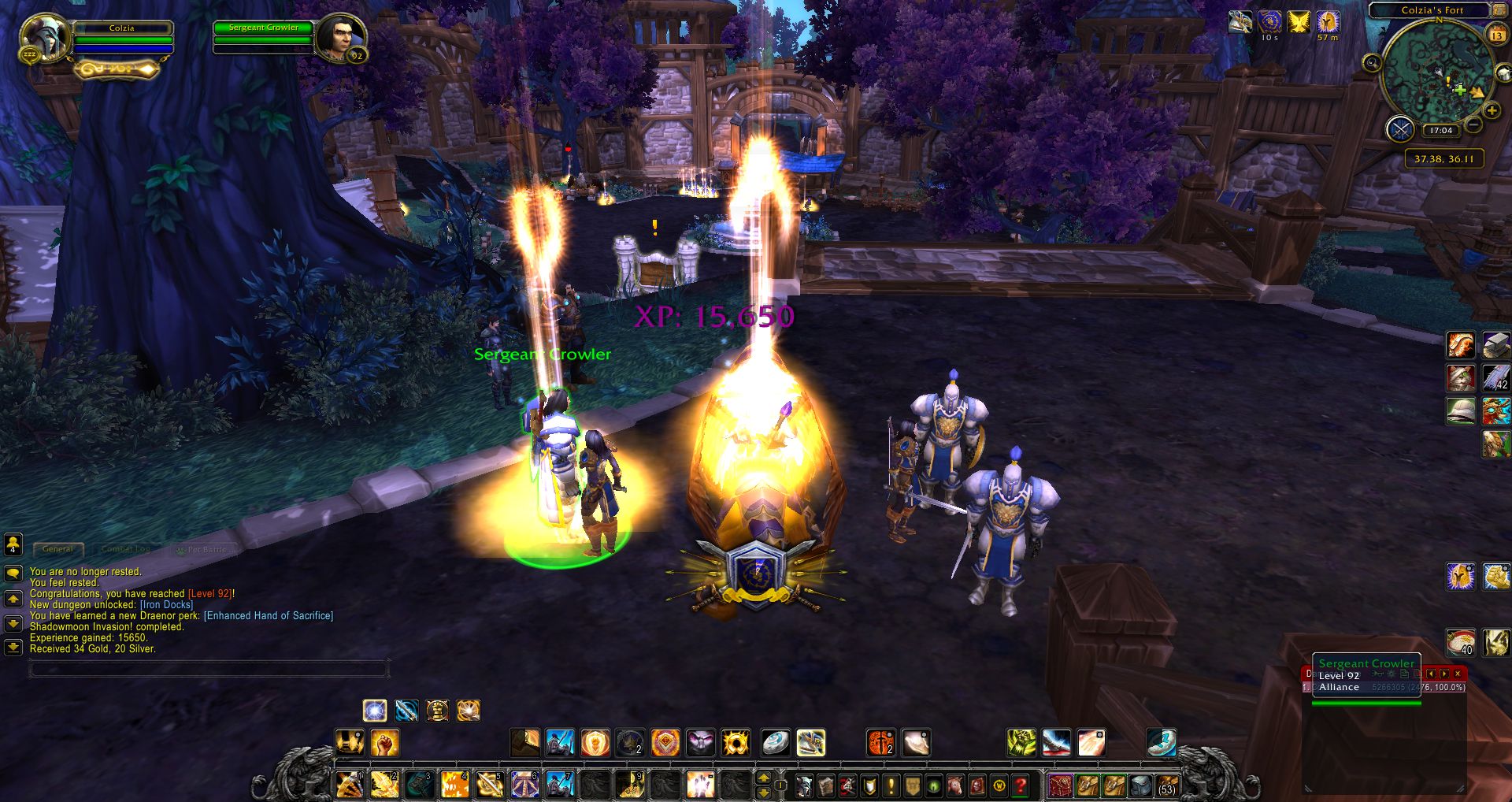Image resolution: width=1512 pixels, height=802 pixels.
Task: Click the golden wings buff icon
Action: 1299,22
